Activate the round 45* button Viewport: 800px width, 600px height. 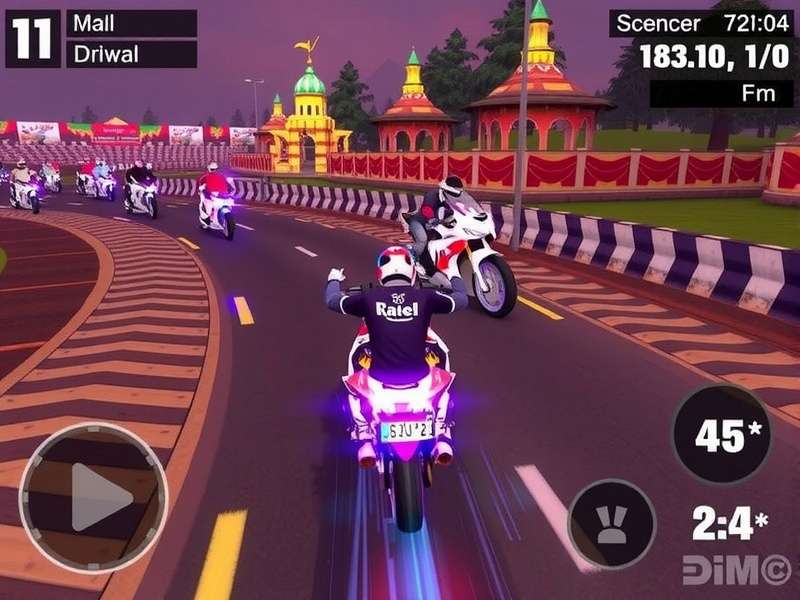point(721,433)
